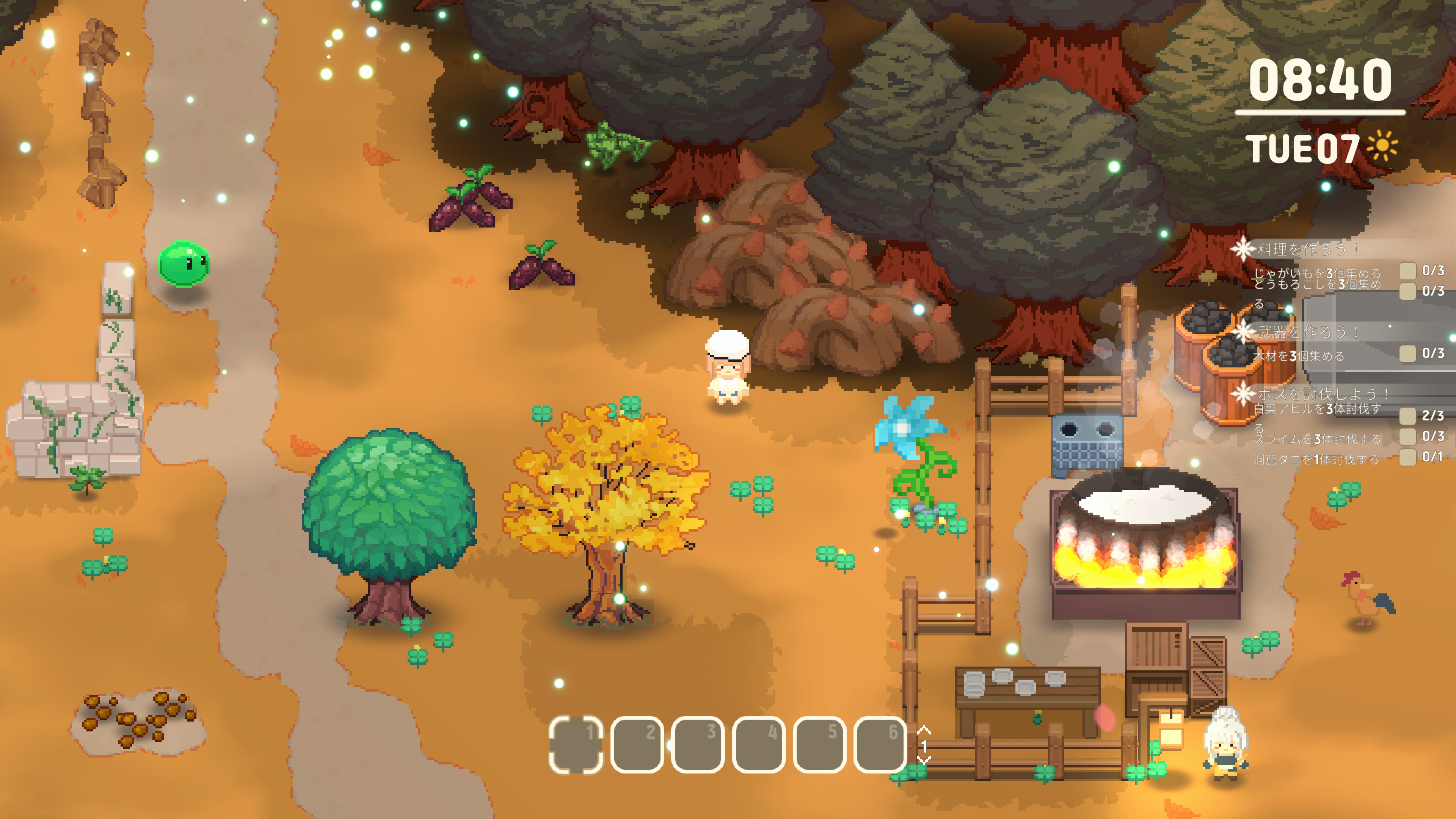Image resolution: width=1456 pixels, height=819 pixels.
Task: Click the hotbar page up arrow
Action: point(924,730)
